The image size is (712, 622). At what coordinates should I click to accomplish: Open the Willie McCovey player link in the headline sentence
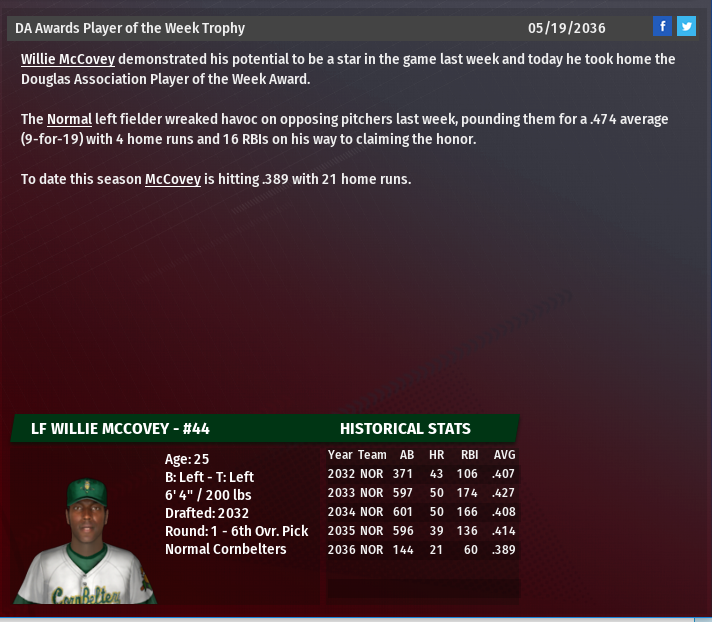(x=68, y=59)
